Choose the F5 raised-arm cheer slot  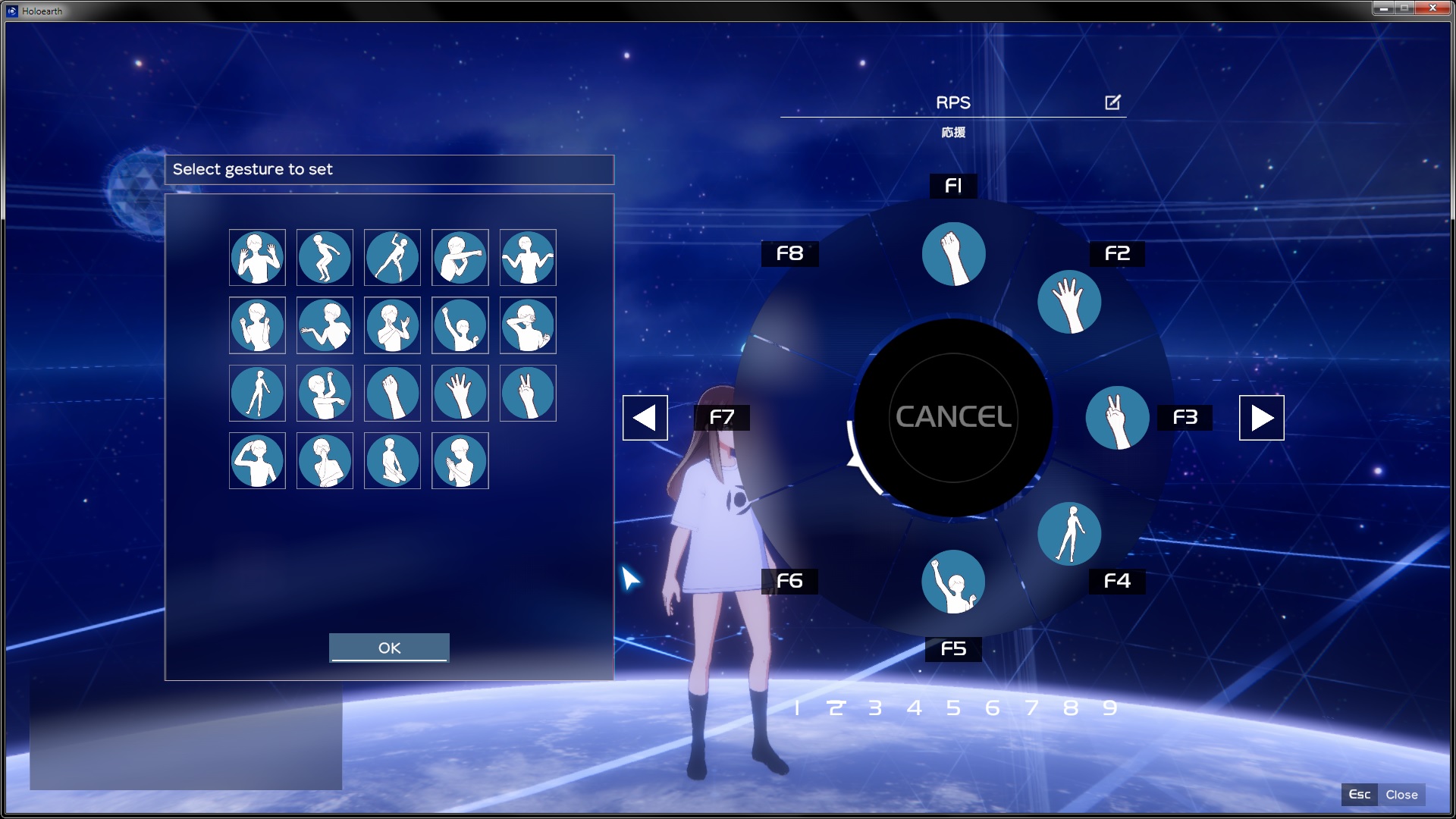953,582
